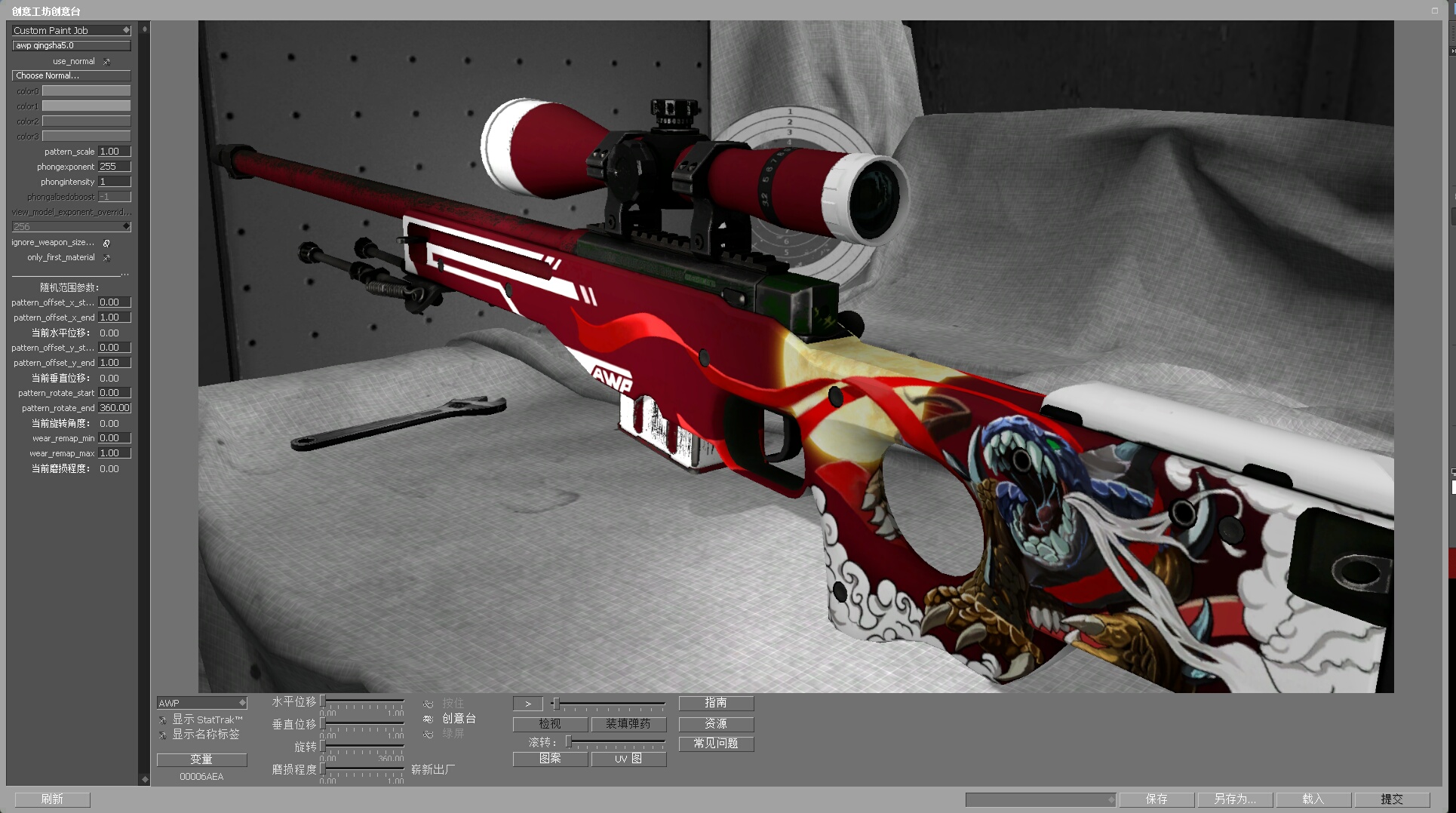Click the 变量 variables button
This screenshot has width=1456, height=813.
pos(201,759)
